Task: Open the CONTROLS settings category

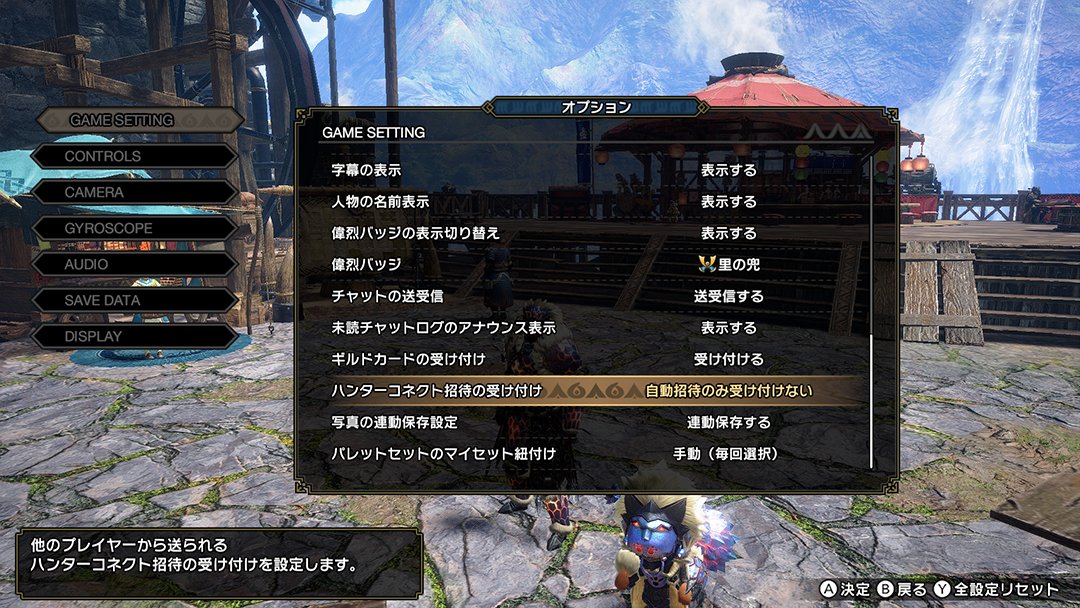Action: tap(104, 156)
